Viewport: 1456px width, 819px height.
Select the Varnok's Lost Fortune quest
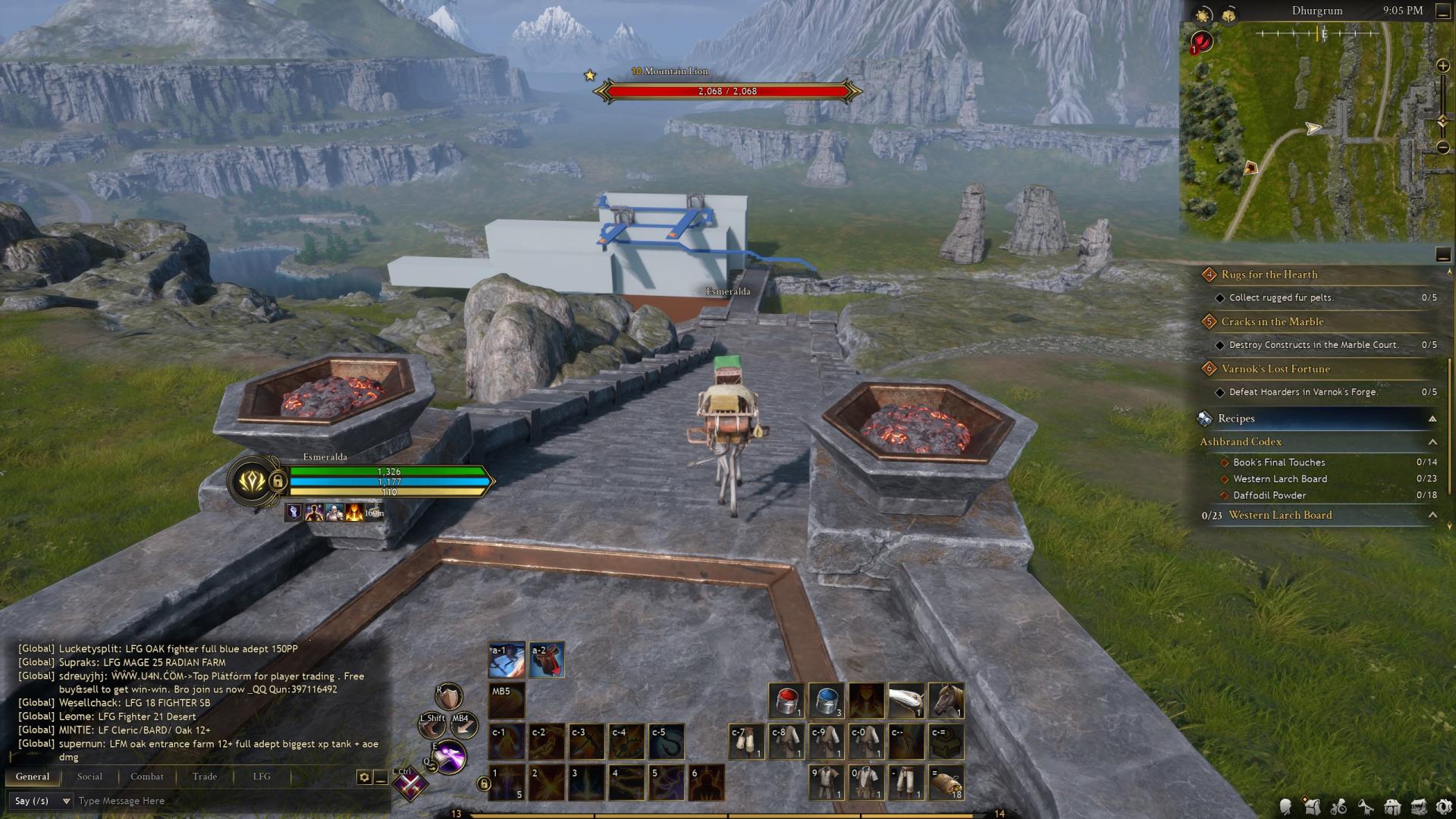coord(1276,369)
